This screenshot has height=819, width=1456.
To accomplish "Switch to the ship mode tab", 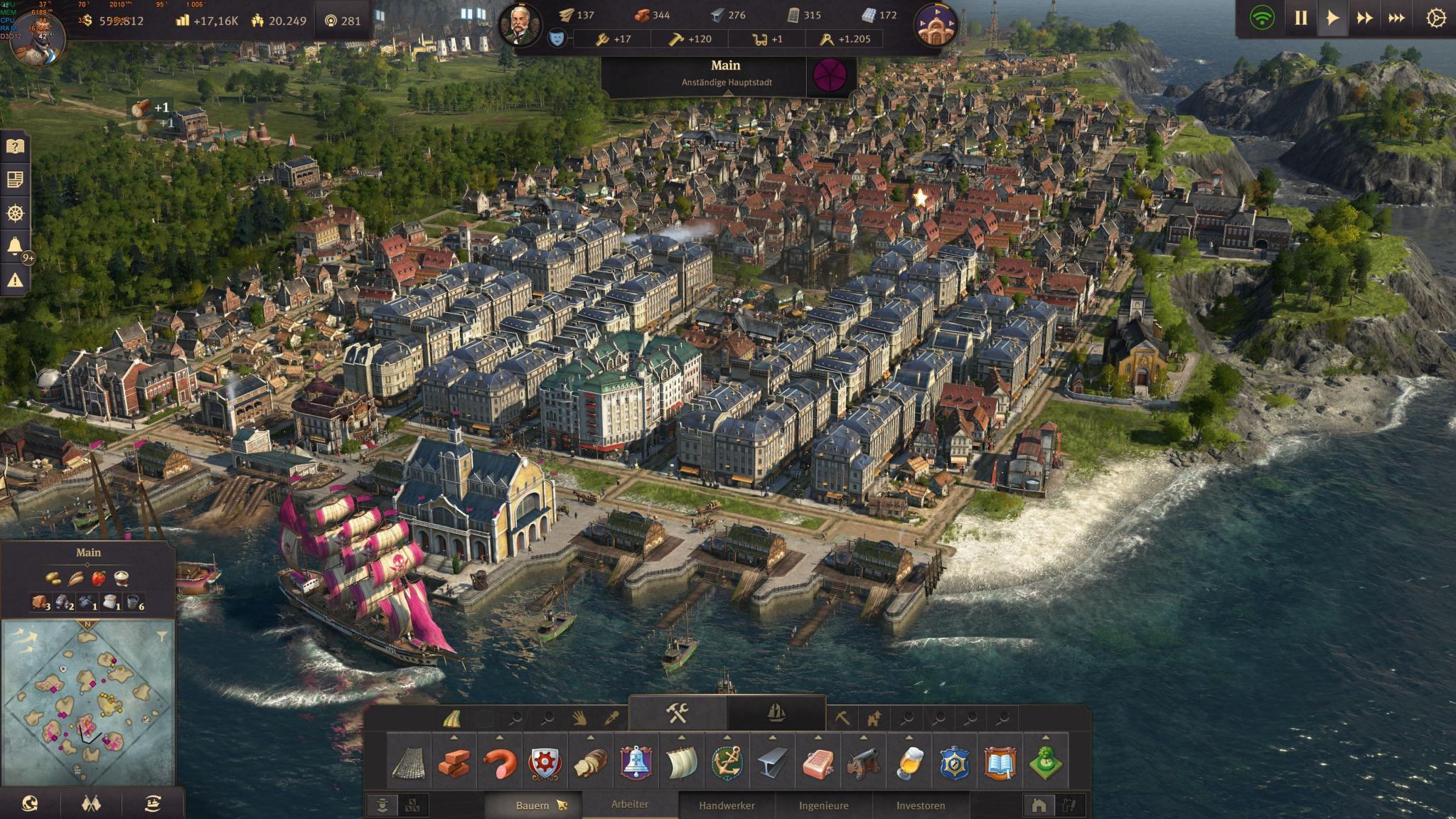I will click(x=776, y=712).
